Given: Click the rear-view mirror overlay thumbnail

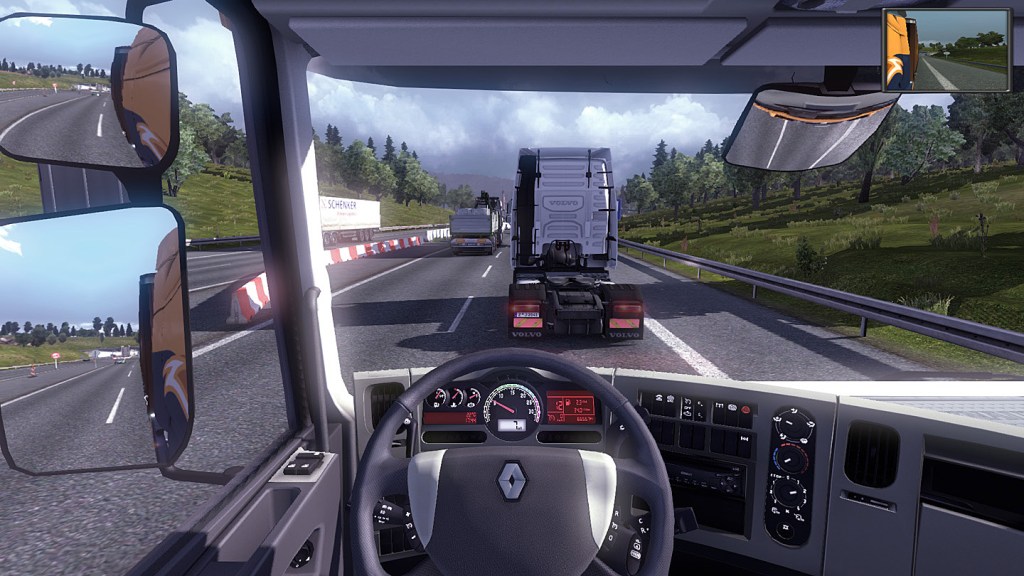Looking at the screenshot, I should (x=946, y=50).
